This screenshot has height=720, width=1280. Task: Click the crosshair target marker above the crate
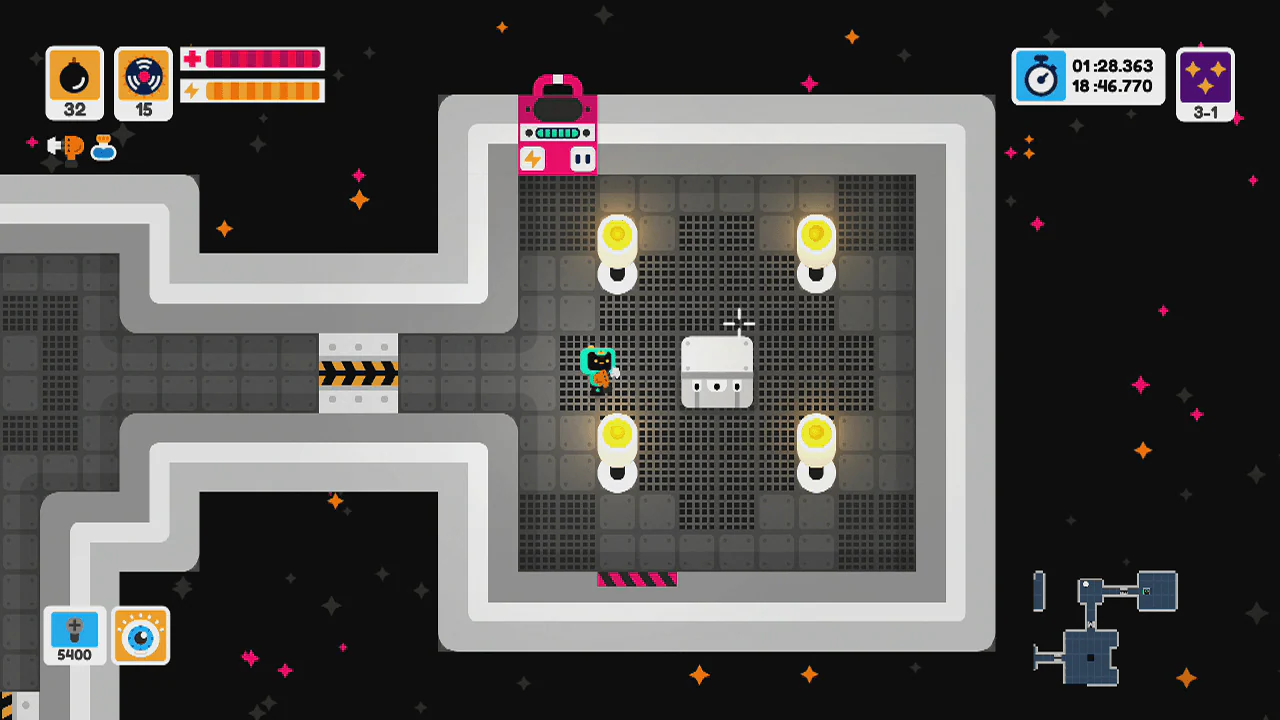739,322
